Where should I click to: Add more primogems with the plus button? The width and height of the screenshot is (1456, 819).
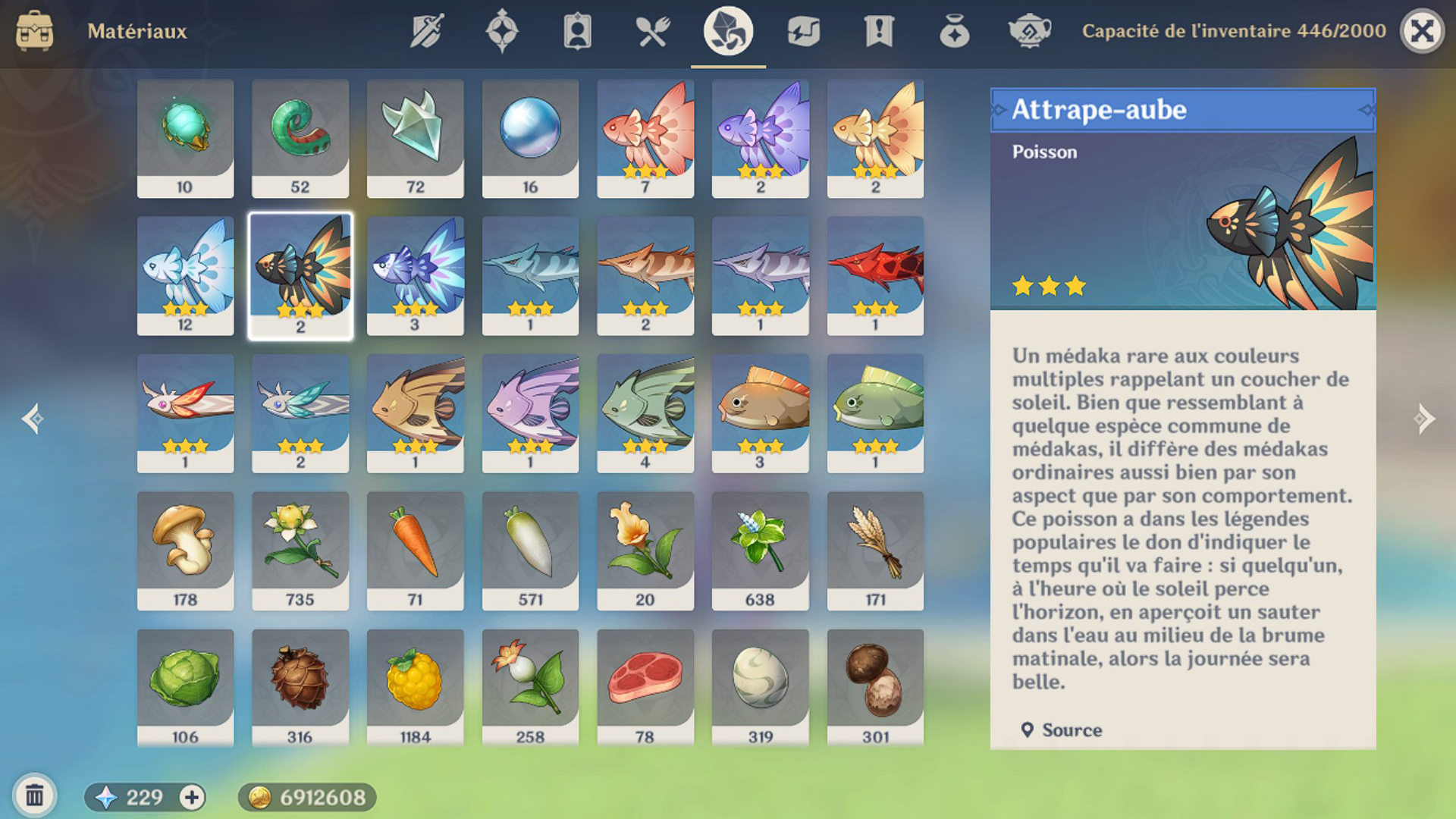(x=192, y=797)
